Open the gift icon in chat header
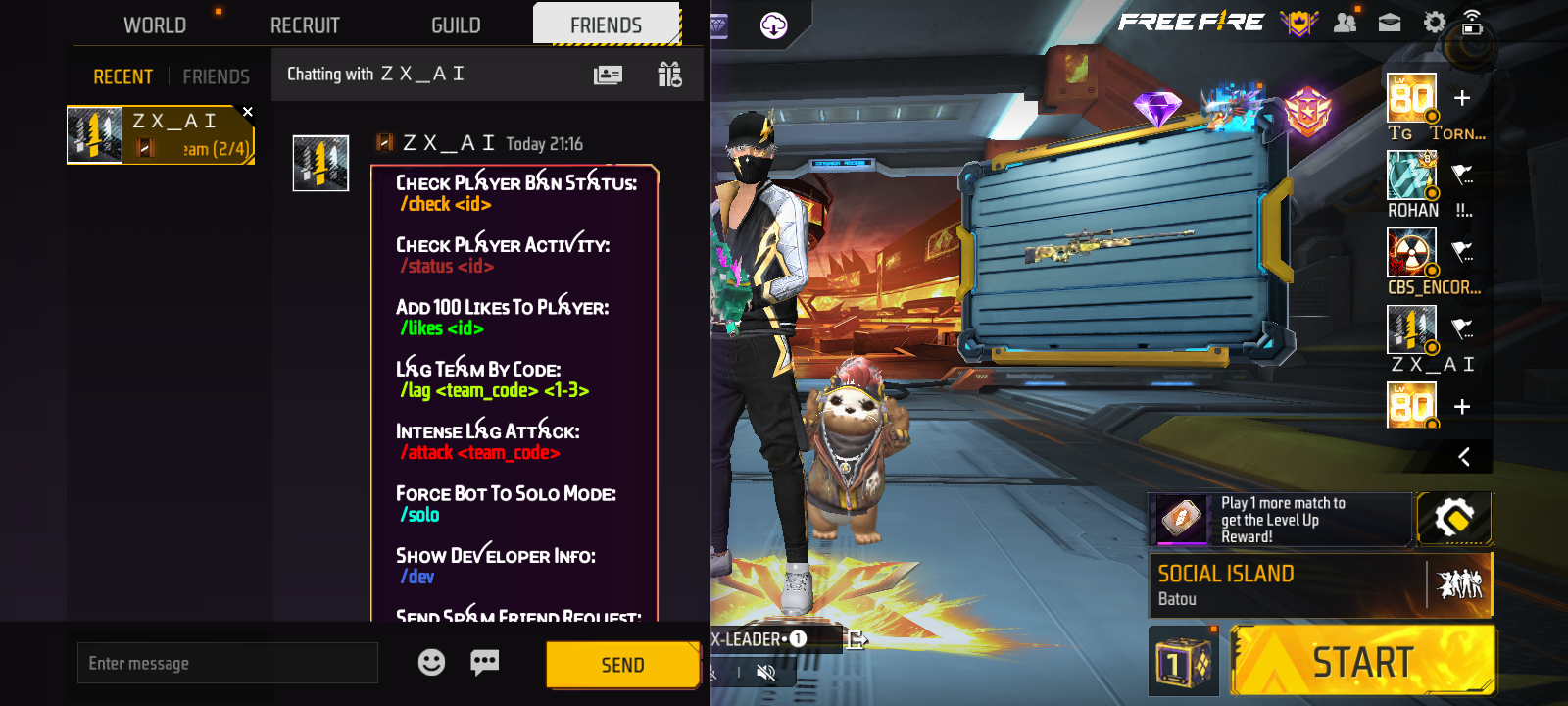The height and width of the screenshot is (706, 1568). 669,75
